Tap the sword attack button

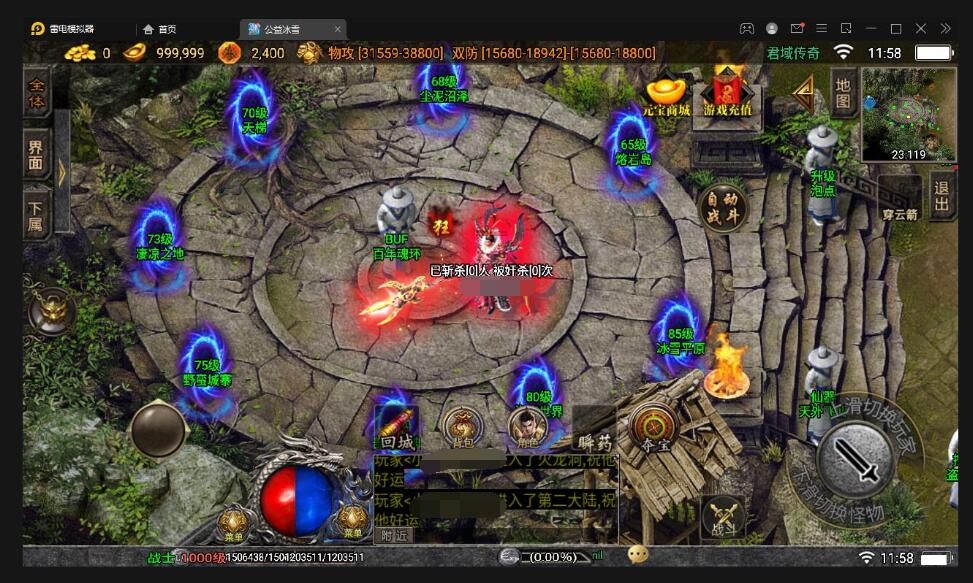(x=855, y=460)
